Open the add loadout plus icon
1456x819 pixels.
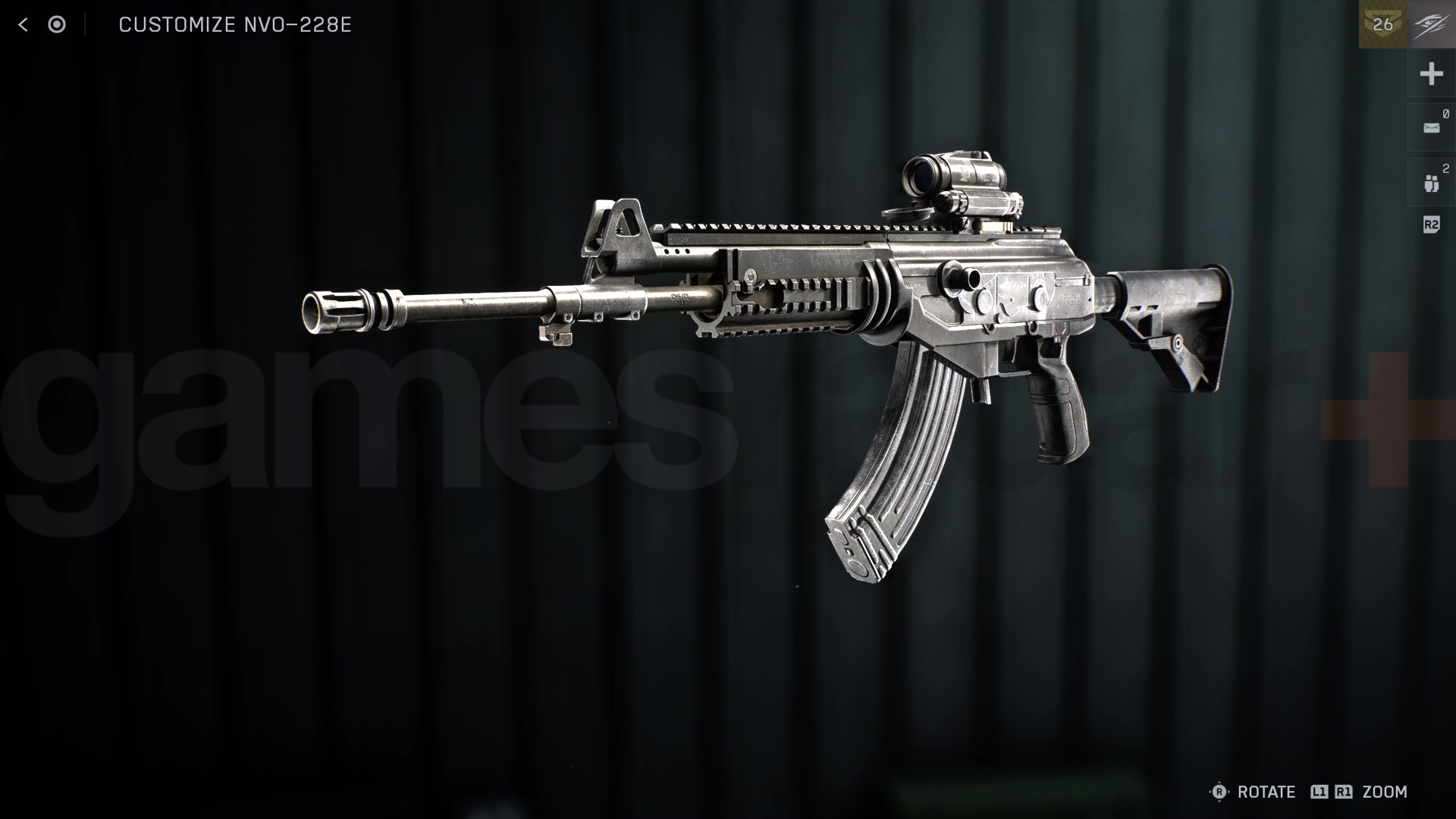tap(1431, 74)
